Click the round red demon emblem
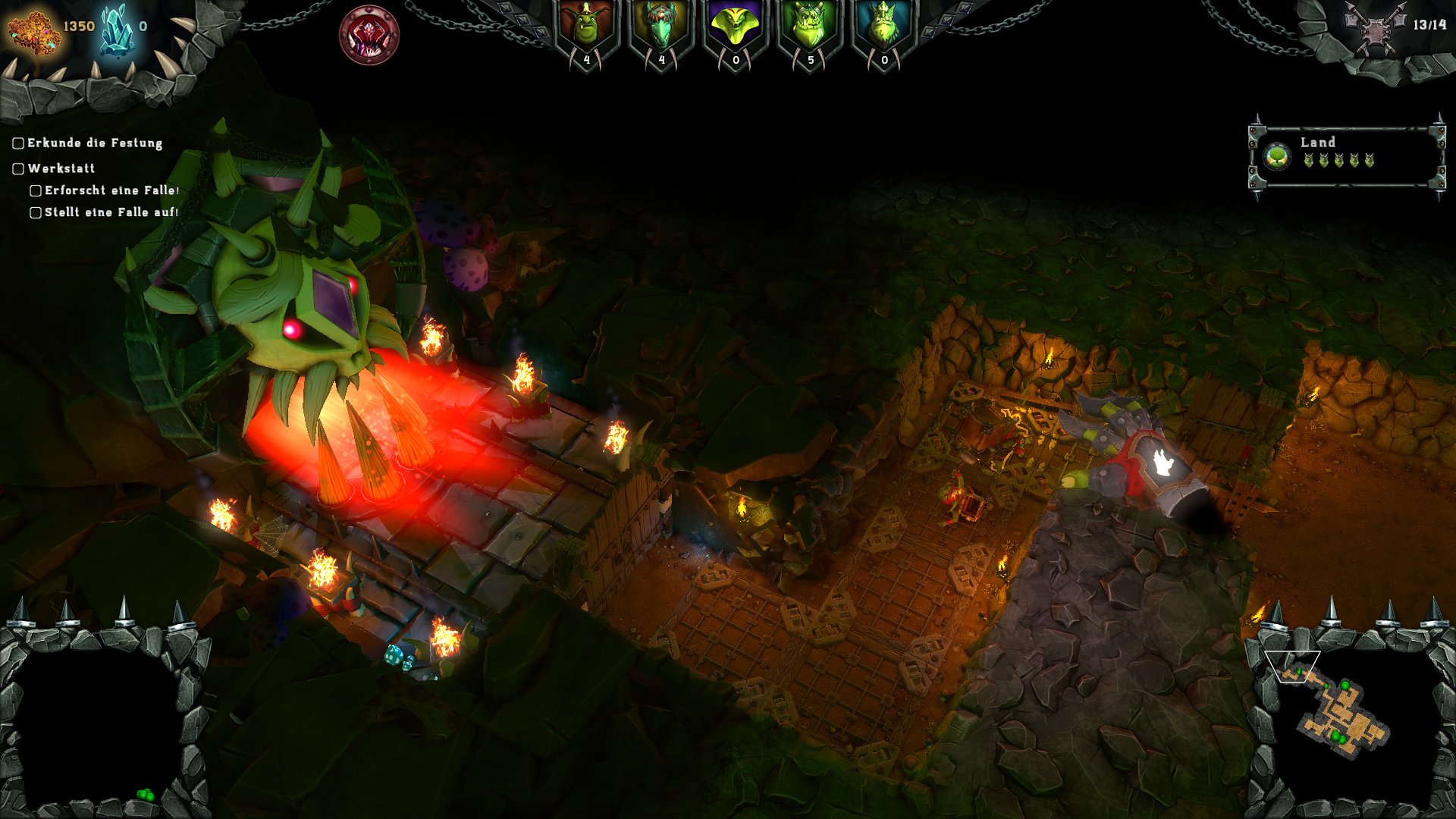 pos(369,35)
